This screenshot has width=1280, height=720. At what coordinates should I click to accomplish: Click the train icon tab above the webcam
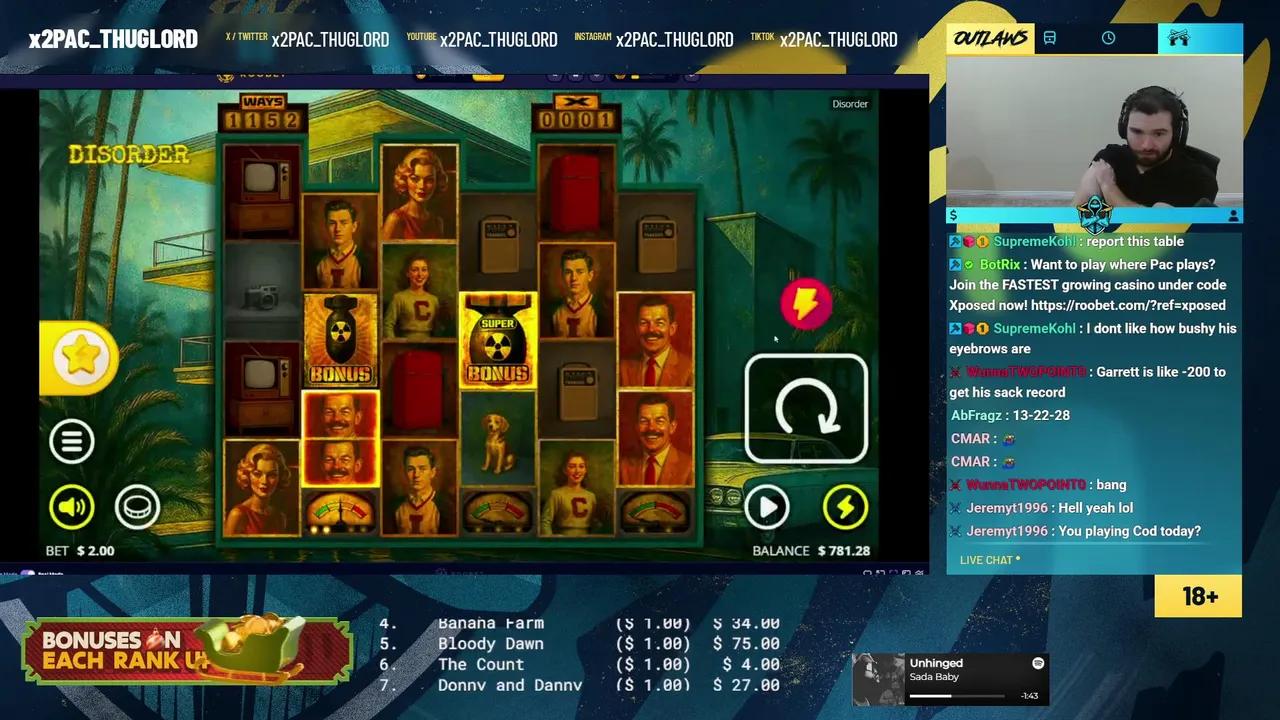click(1048, 38)
